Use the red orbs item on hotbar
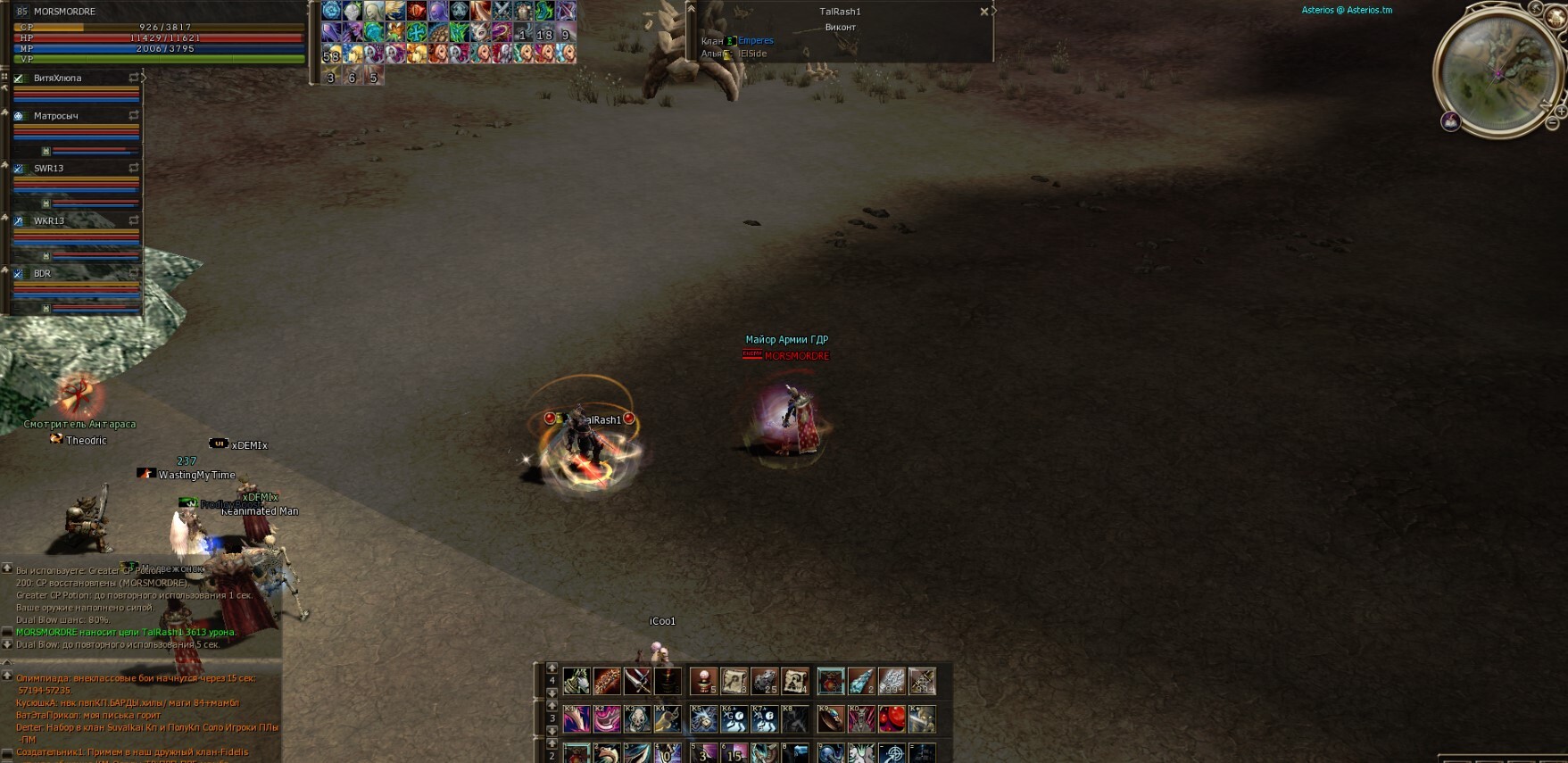Screen dimensions: 1568x763 tap(892, 718)
